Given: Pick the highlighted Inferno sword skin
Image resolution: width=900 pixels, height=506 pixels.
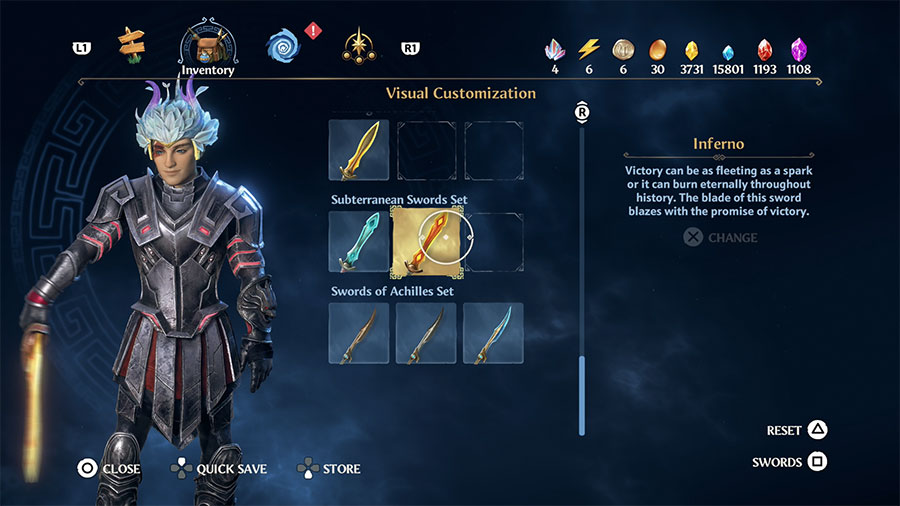Looking at the screenshot, I should point(426,242).
